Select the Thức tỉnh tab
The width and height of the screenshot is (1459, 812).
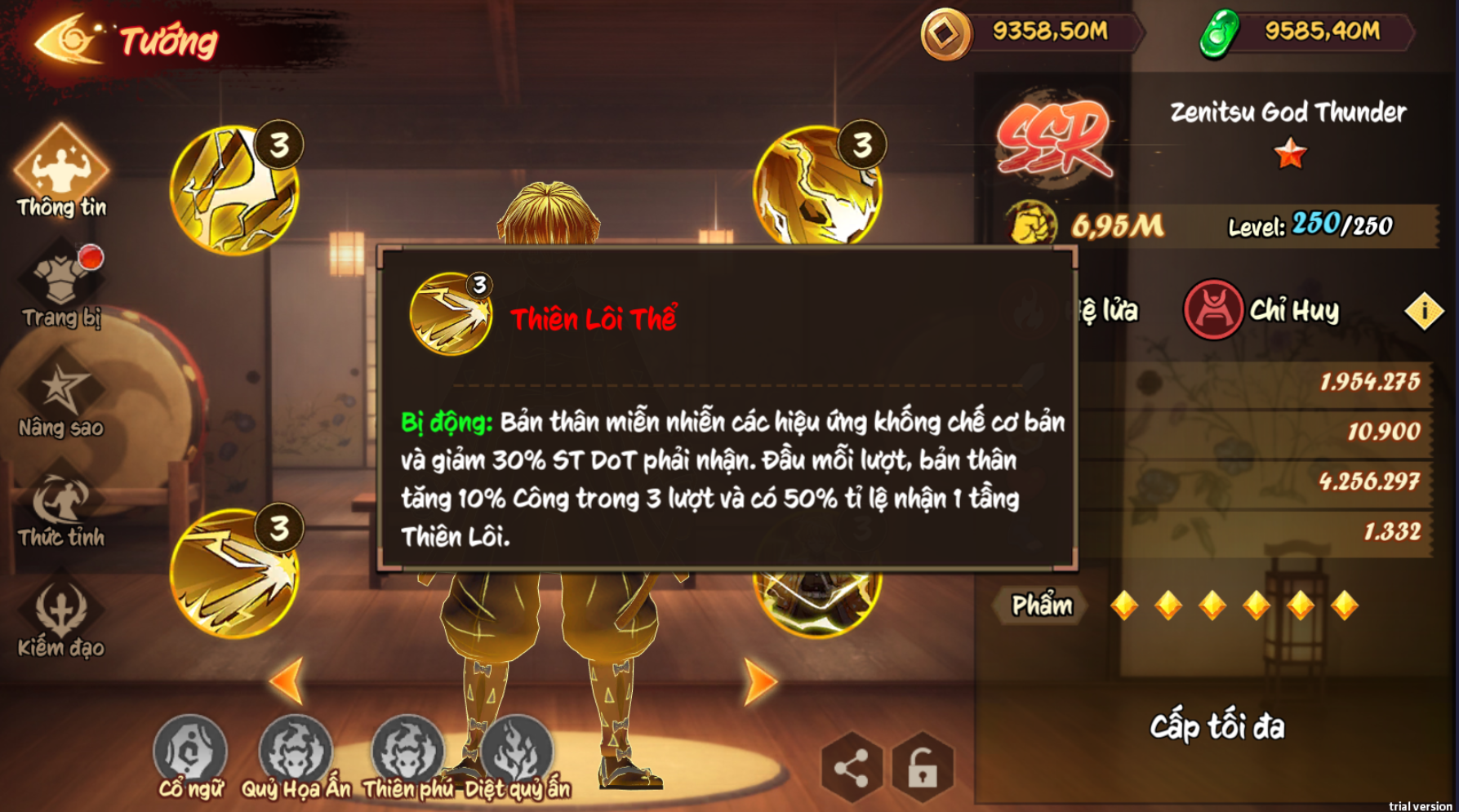coord(61,506)
